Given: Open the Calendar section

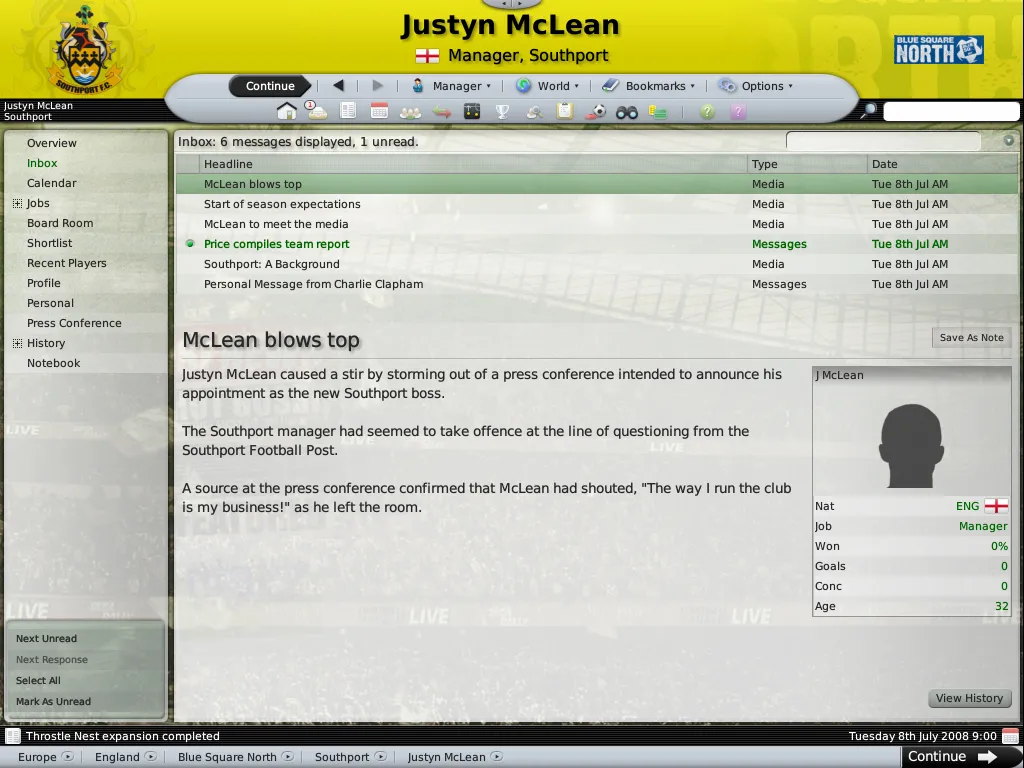Looking at the screenshot, I should tap(52, 183).
